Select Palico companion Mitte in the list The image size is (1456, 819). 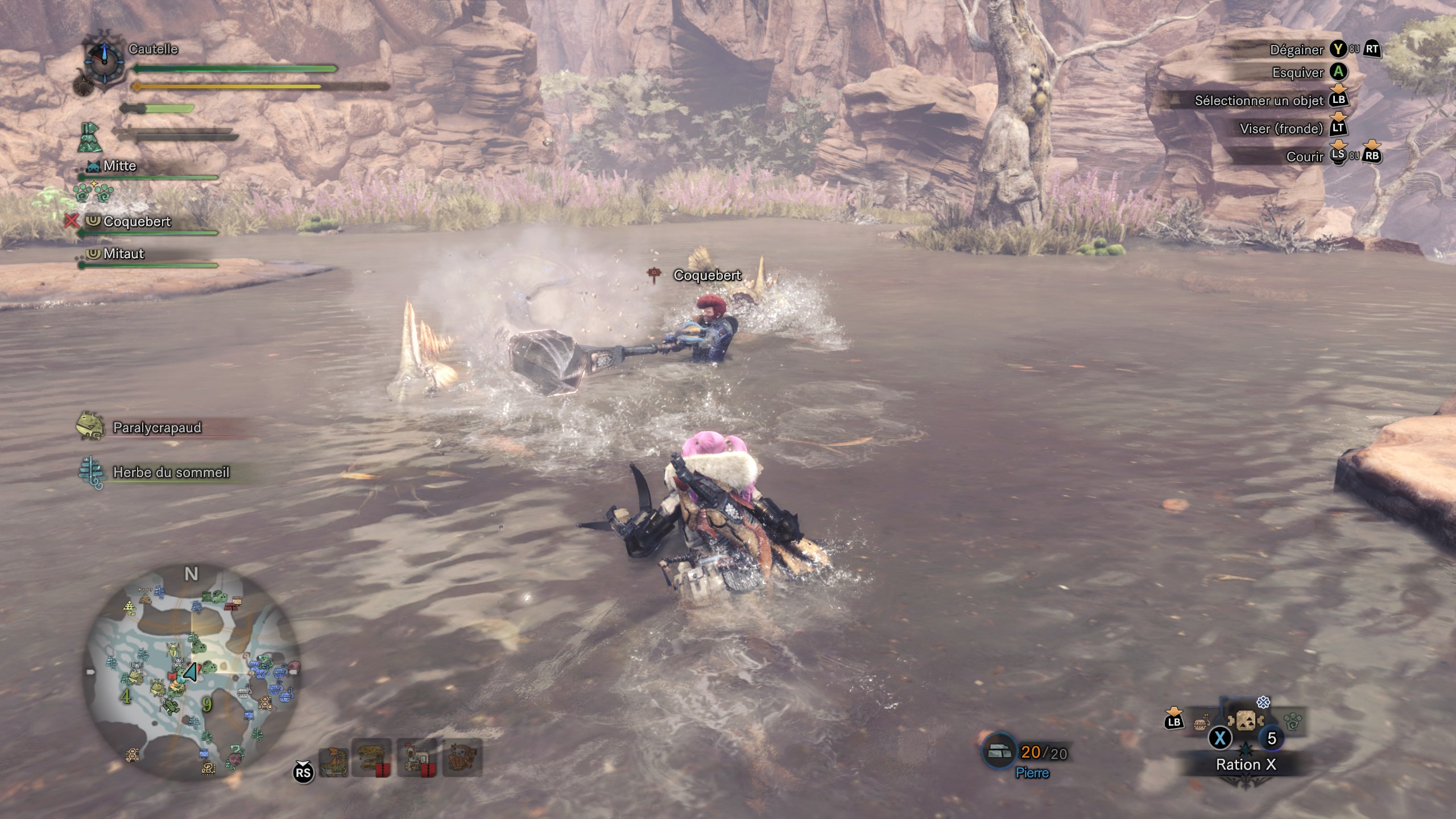[x=119, y=166]
